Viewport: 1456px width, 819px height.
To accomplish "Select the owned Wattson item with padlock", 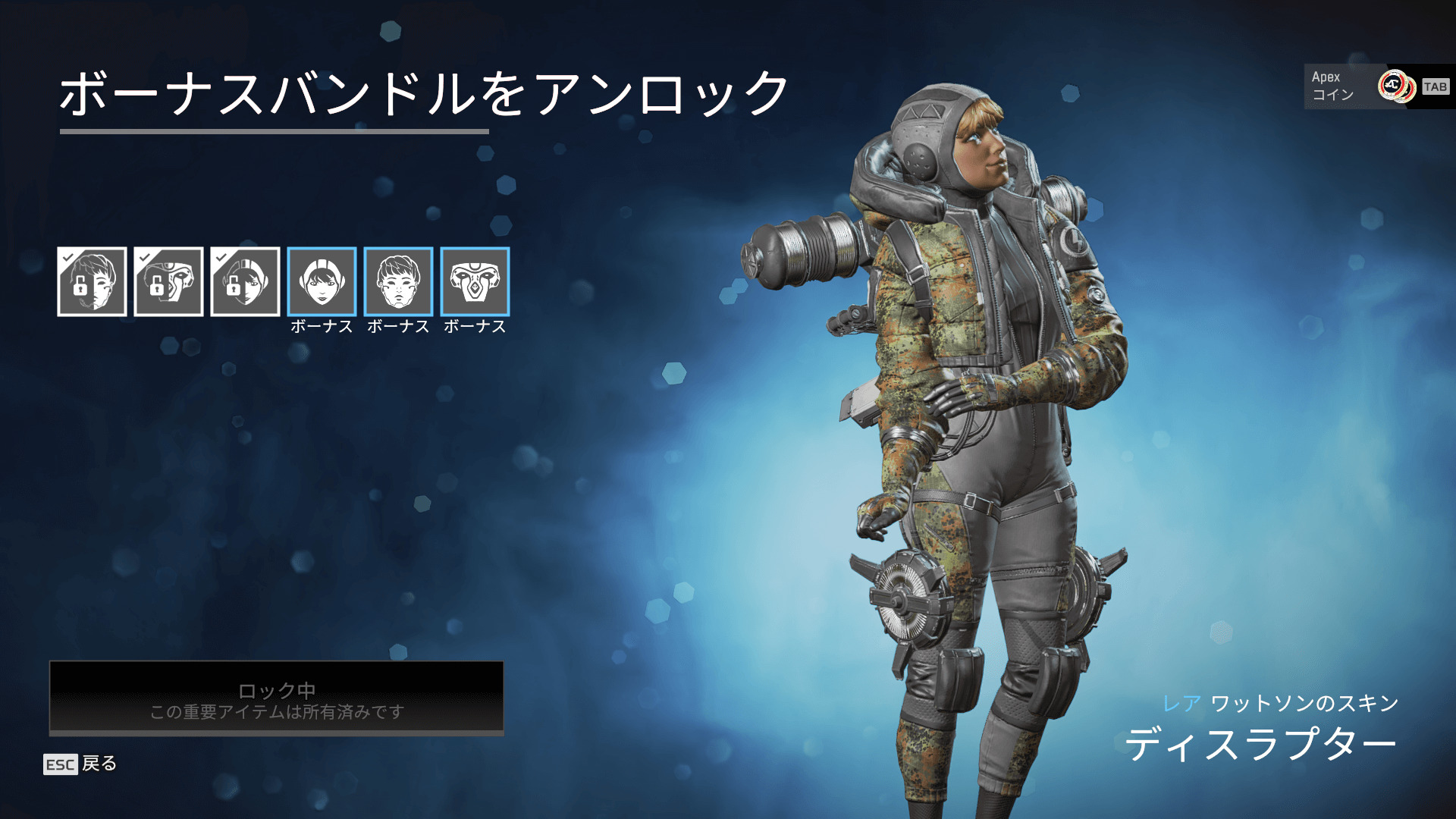I will (245, 281).
